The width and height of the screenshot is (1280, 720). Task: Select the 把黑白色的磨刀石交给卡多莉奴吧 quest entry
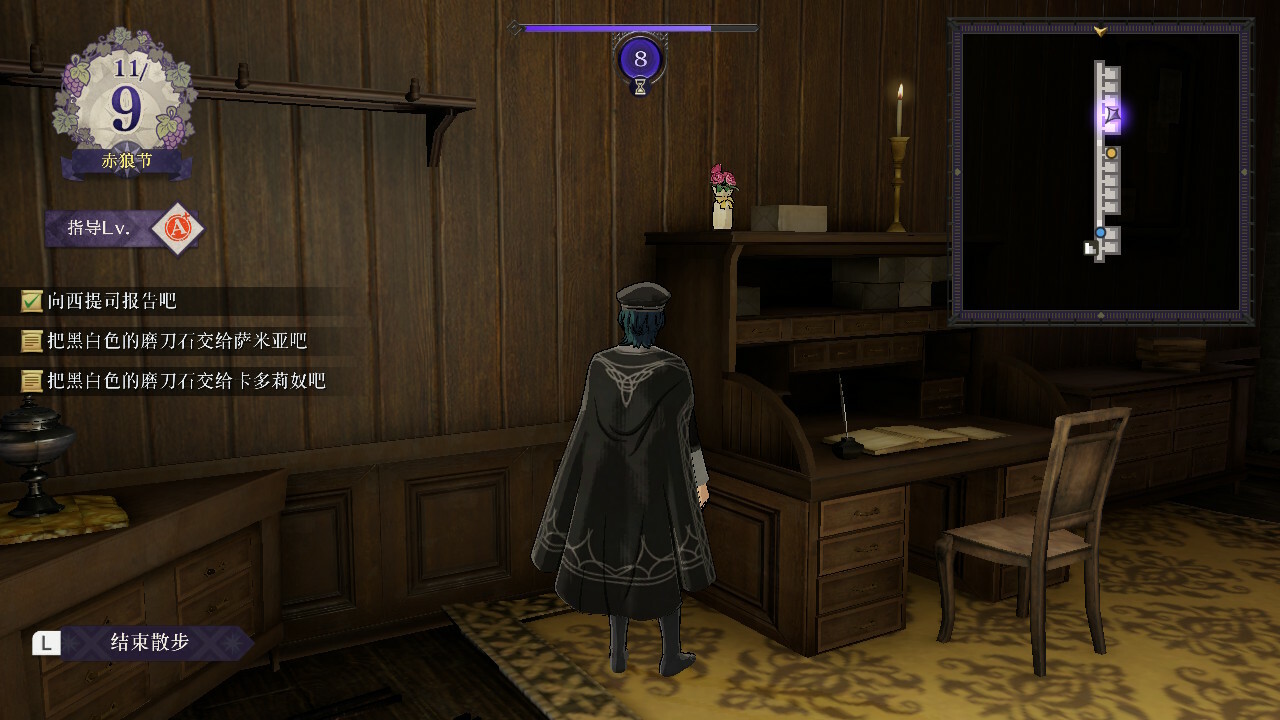point(185,381)
